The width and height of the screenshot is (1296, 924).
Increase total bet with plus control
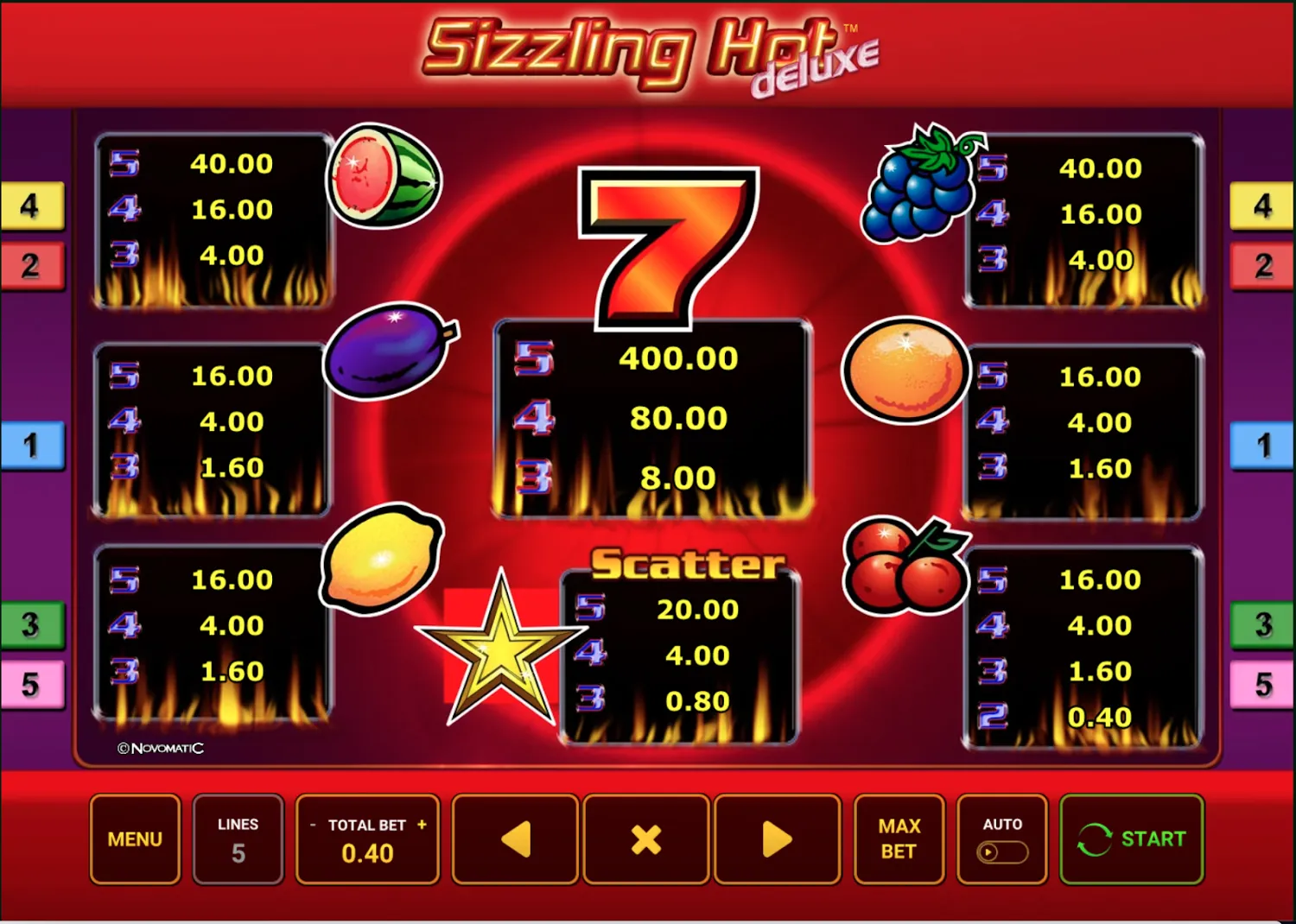[422, 825]
